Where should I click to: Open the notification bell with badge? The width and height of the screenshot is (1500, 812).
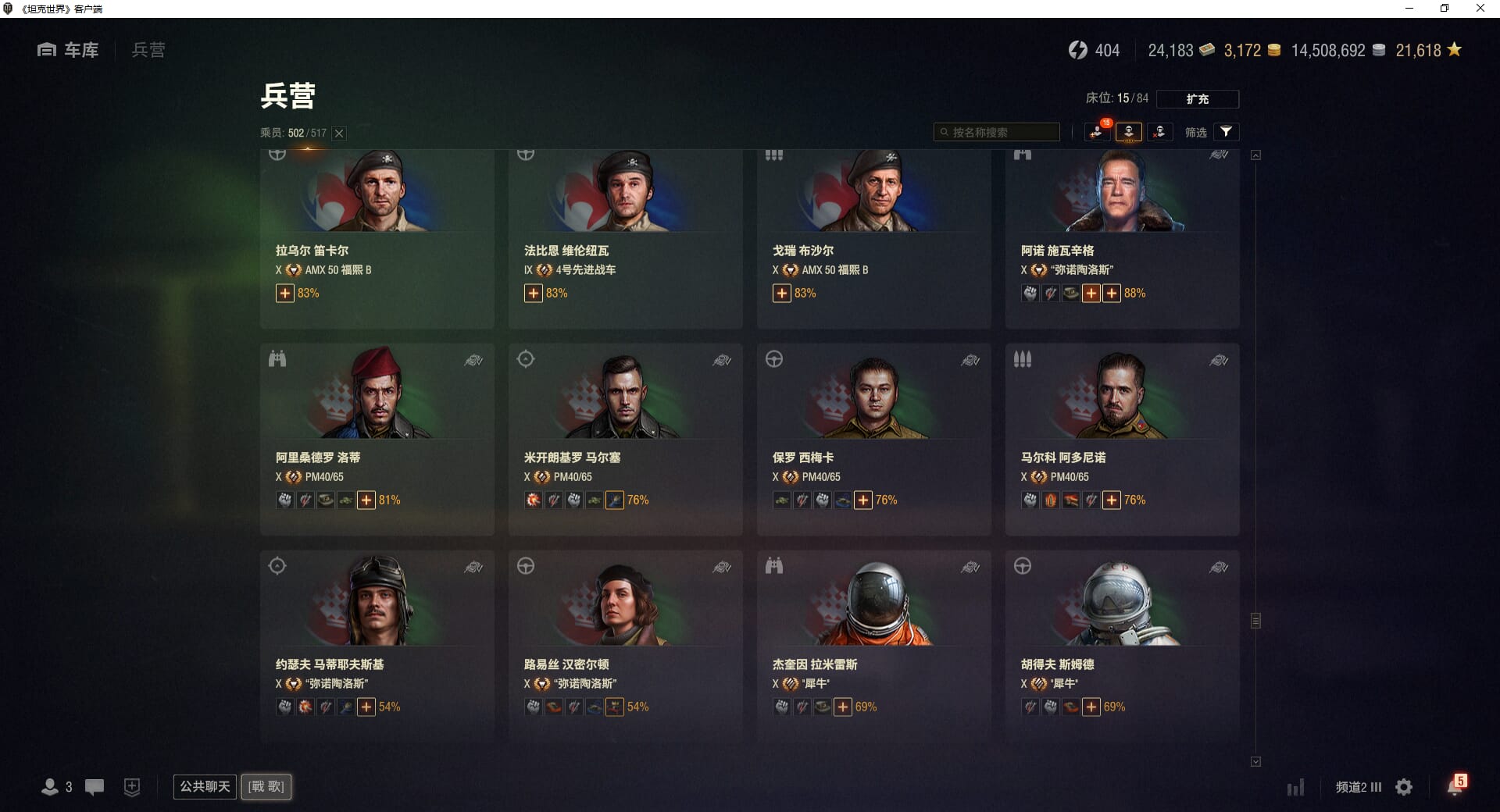(x=1455, y=786)
